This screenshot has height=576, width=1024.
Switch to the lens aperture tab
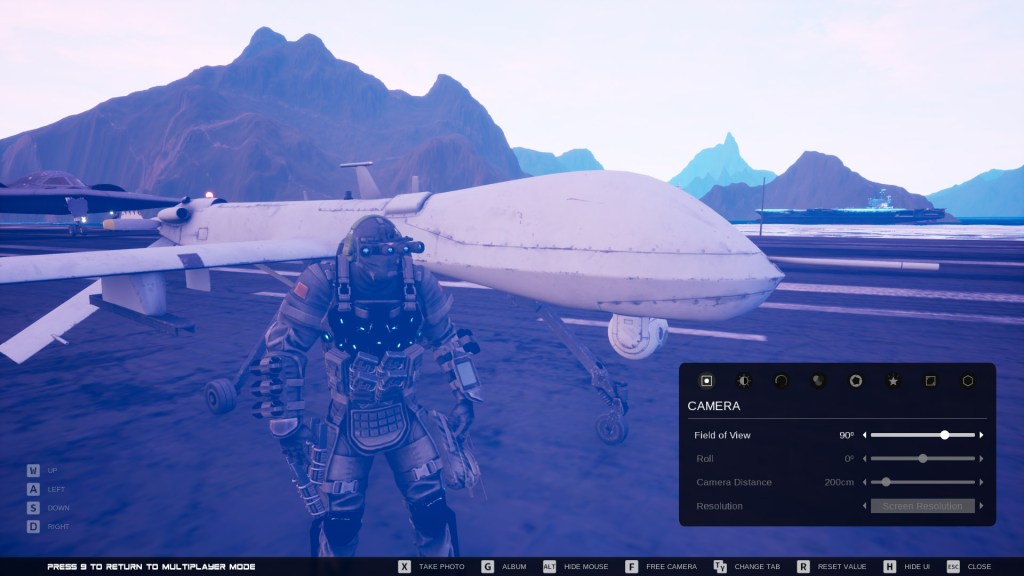(856, 381)
